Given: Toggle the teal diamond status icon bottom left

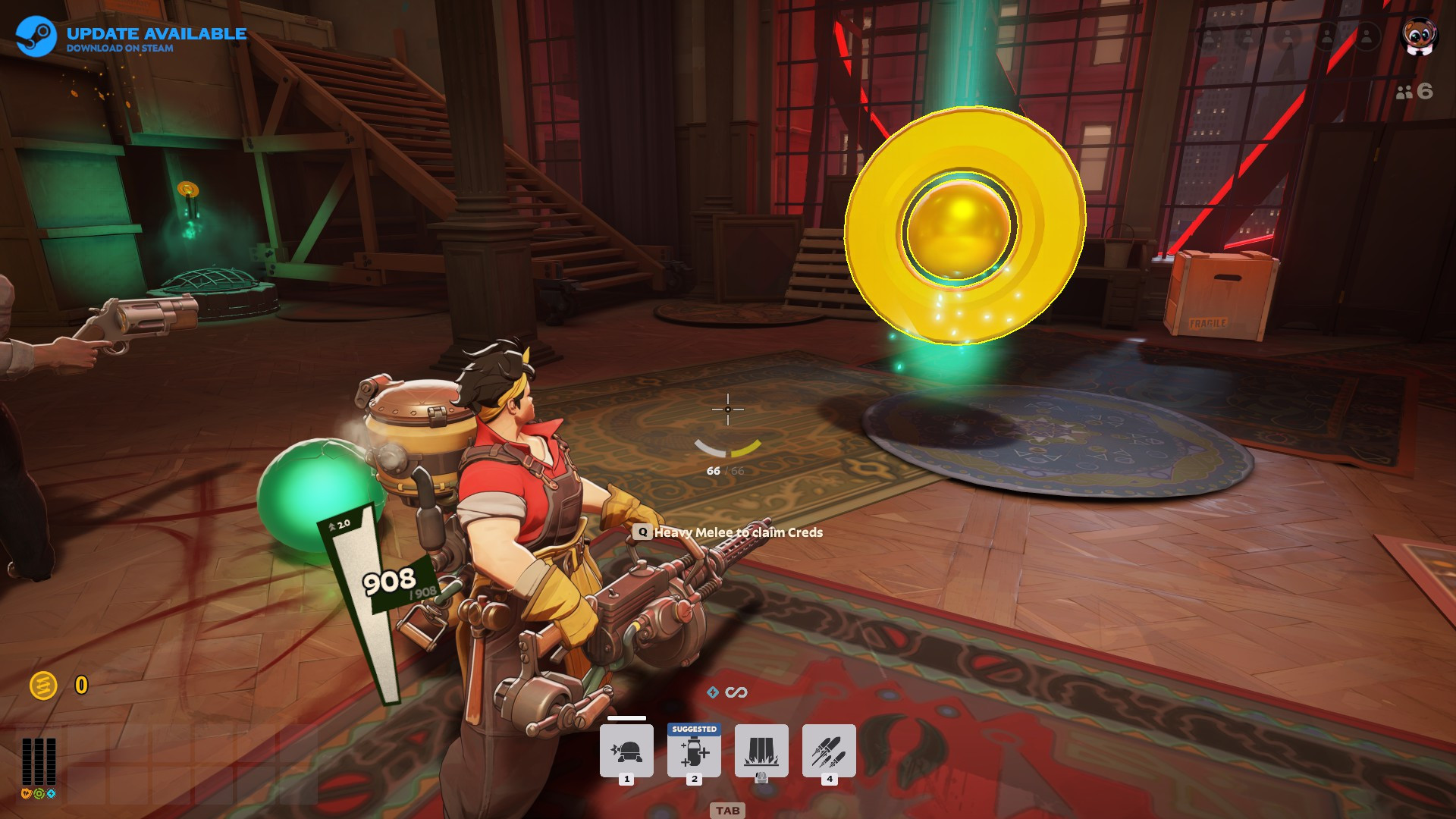Looking at the screenshot, I should click(51, 793).
